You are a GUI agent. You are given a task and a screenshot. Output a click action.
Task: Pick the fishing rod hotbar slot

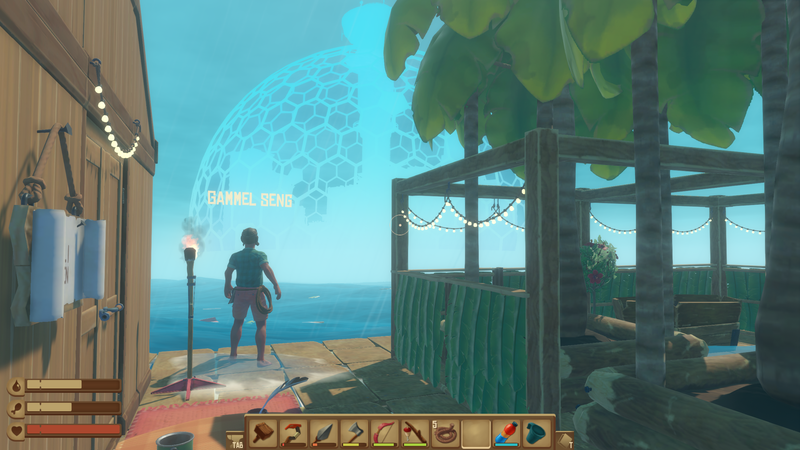[416, 433]
